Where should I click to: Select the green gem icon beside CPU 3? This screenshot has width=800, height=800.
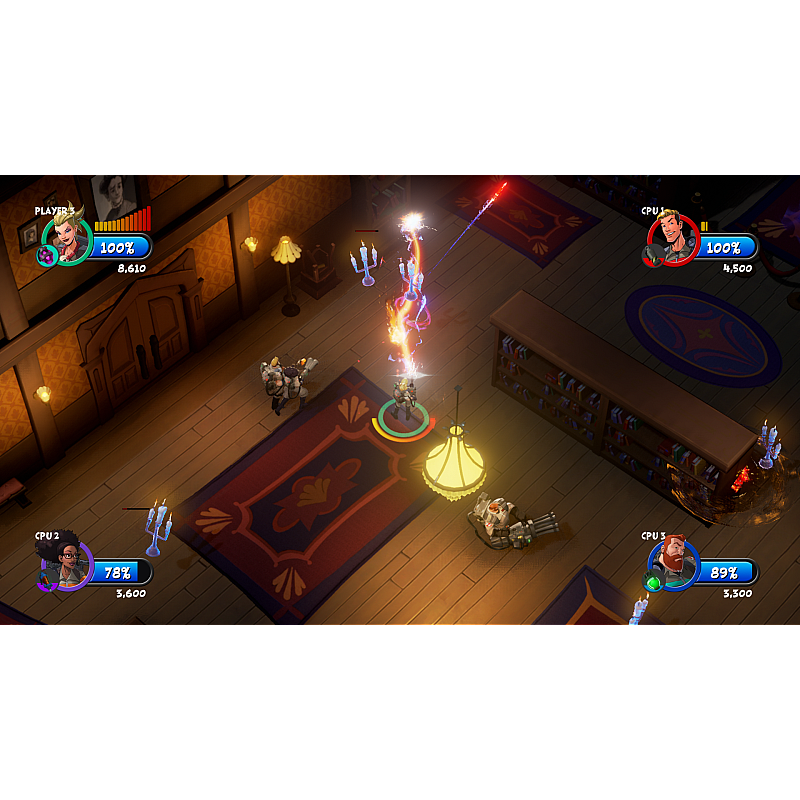[653, 582]
